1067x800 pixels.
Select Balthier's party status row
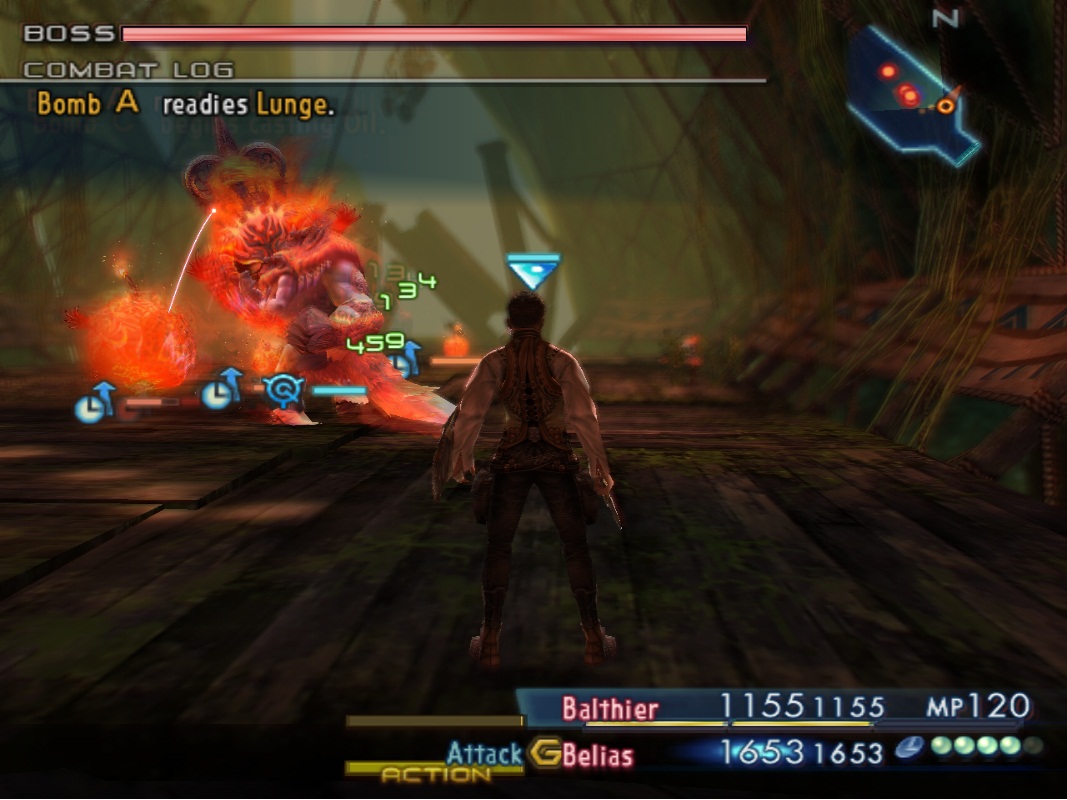click(x=780, y=709)
